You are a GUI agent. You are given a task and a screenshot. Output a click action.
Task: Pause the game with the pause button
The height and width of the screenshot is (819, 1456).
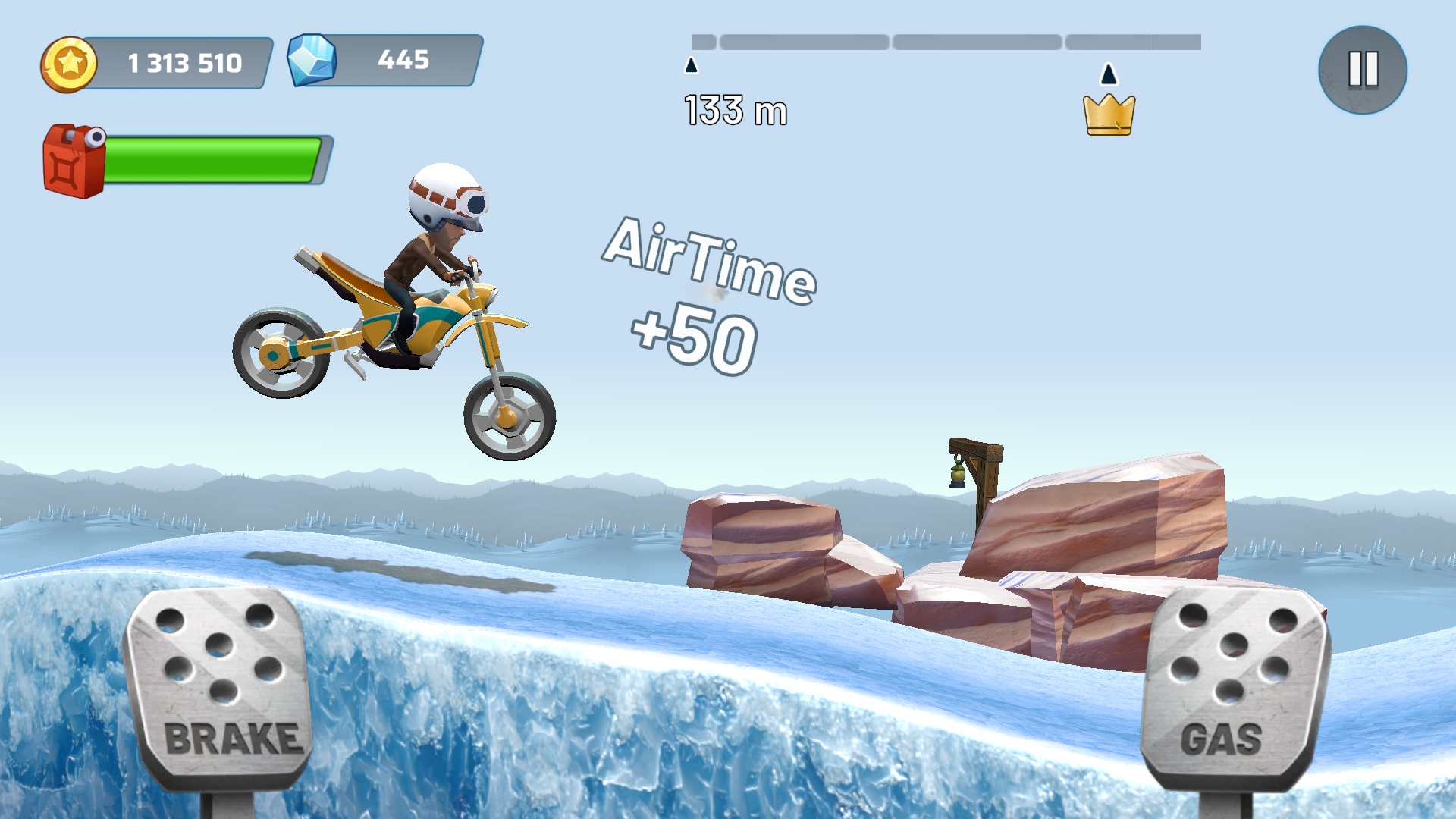(1362, 70)
